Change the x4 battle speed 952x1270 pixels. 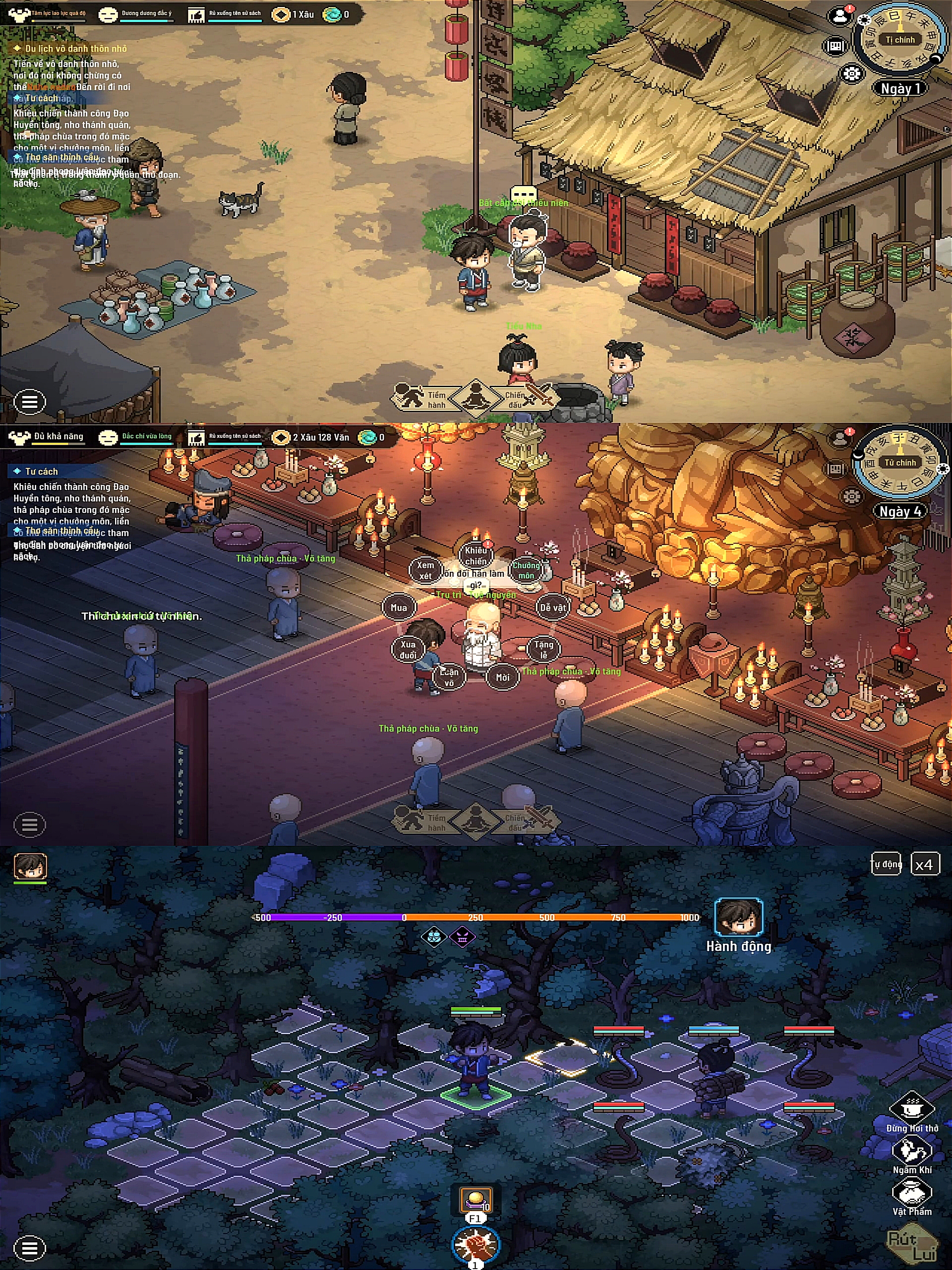click(x=925, y=865)
